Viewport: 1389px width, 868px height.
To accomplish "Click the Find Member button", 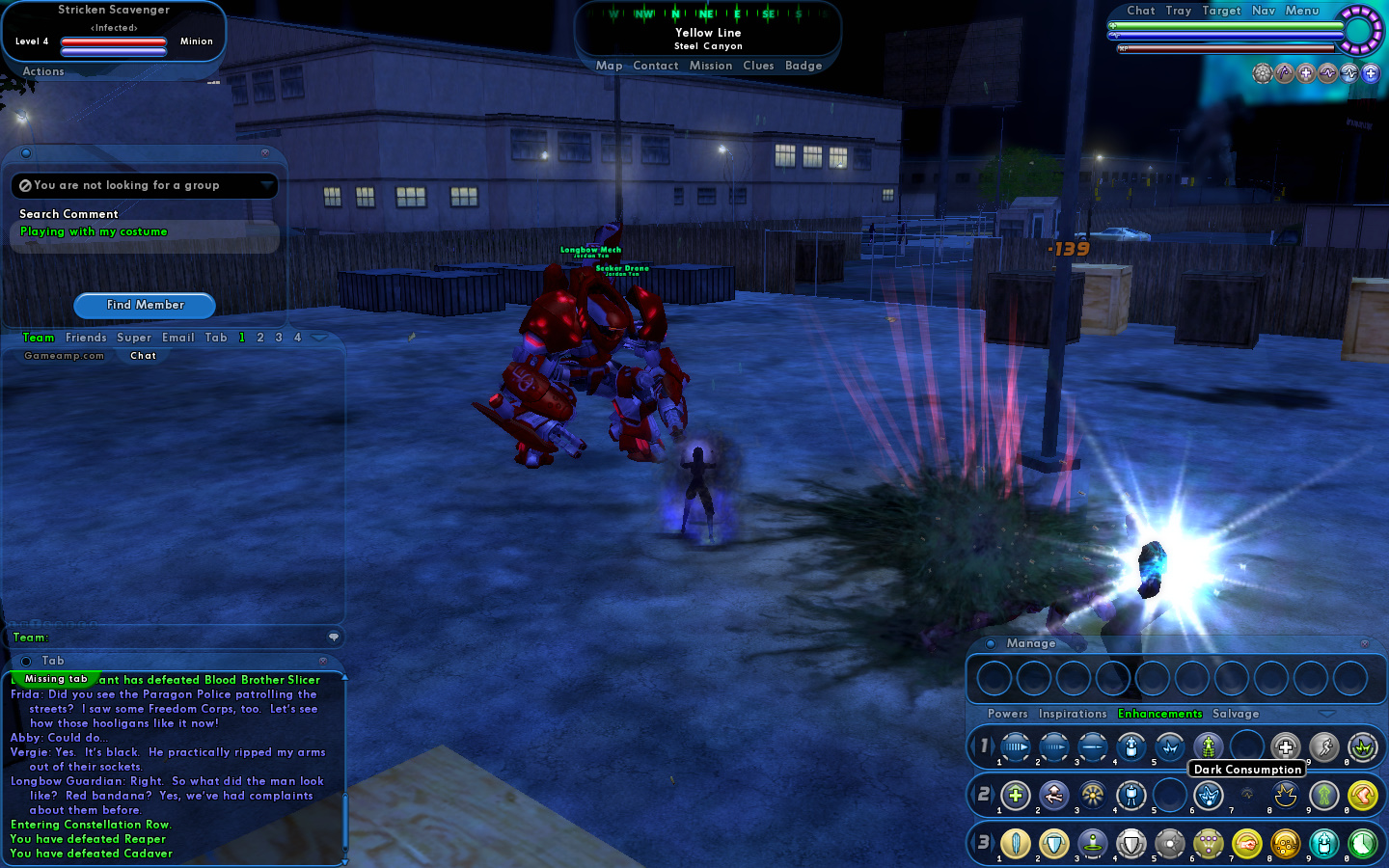I will click(145, 305).
